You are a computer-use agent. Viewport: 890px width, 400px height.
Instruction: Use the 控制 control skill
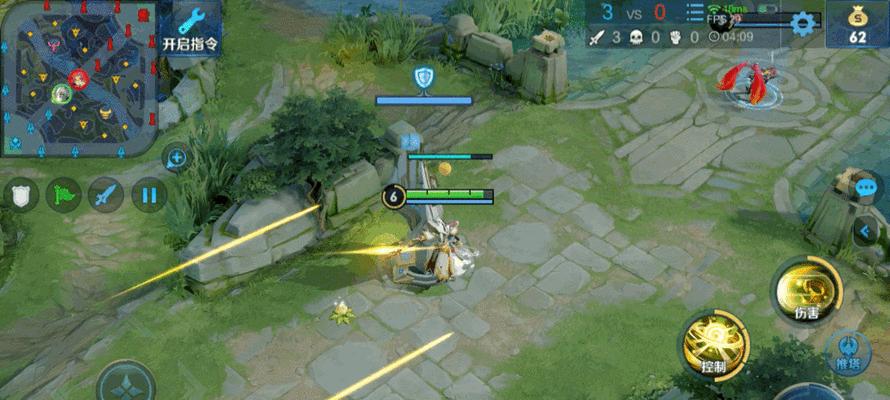pyautogui.click(x=715, y=345)
